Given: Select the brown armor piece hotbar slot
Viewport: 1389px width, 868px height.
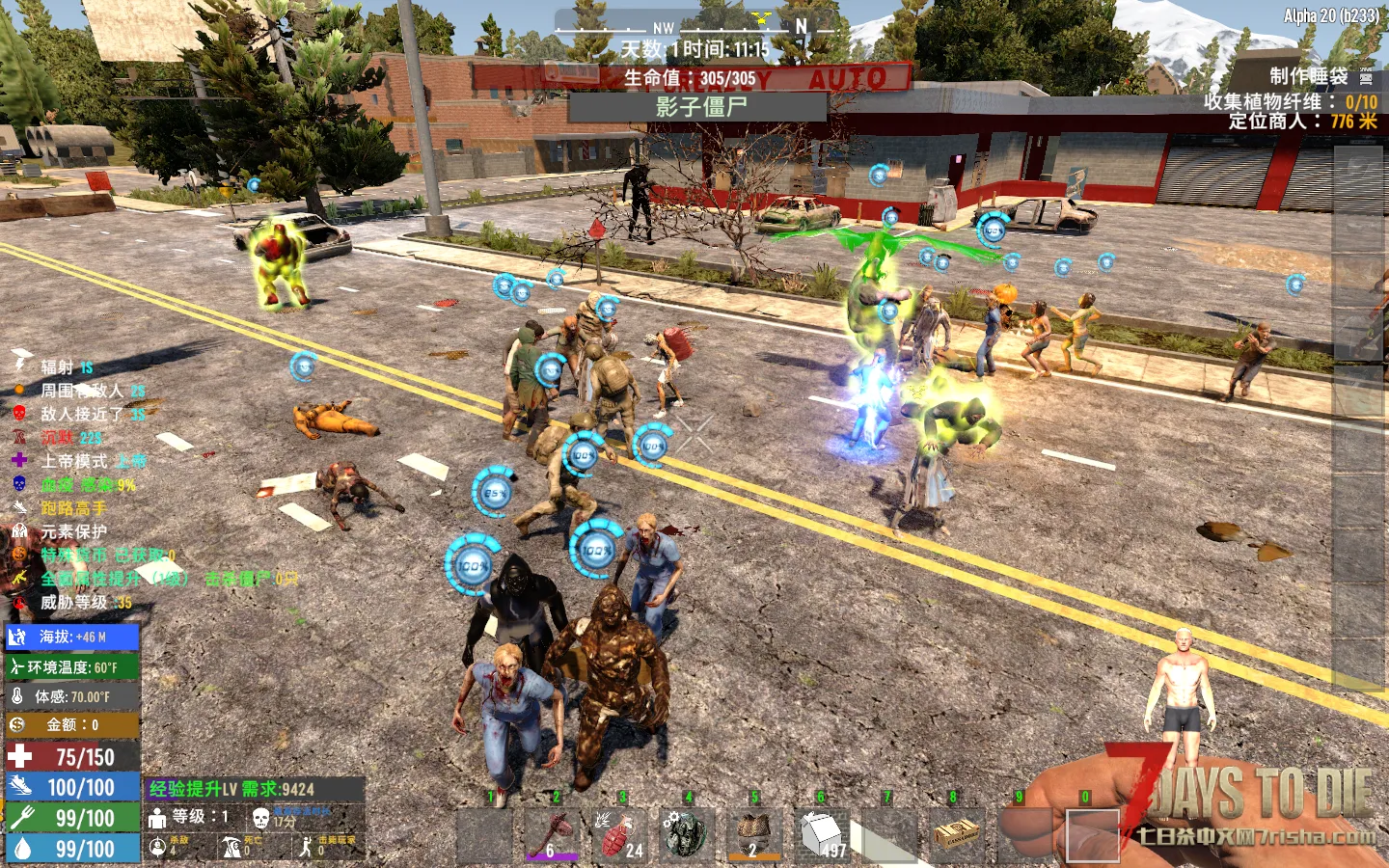Looking at the screenshot, I should pyautogui.click(x=752, y=833).
